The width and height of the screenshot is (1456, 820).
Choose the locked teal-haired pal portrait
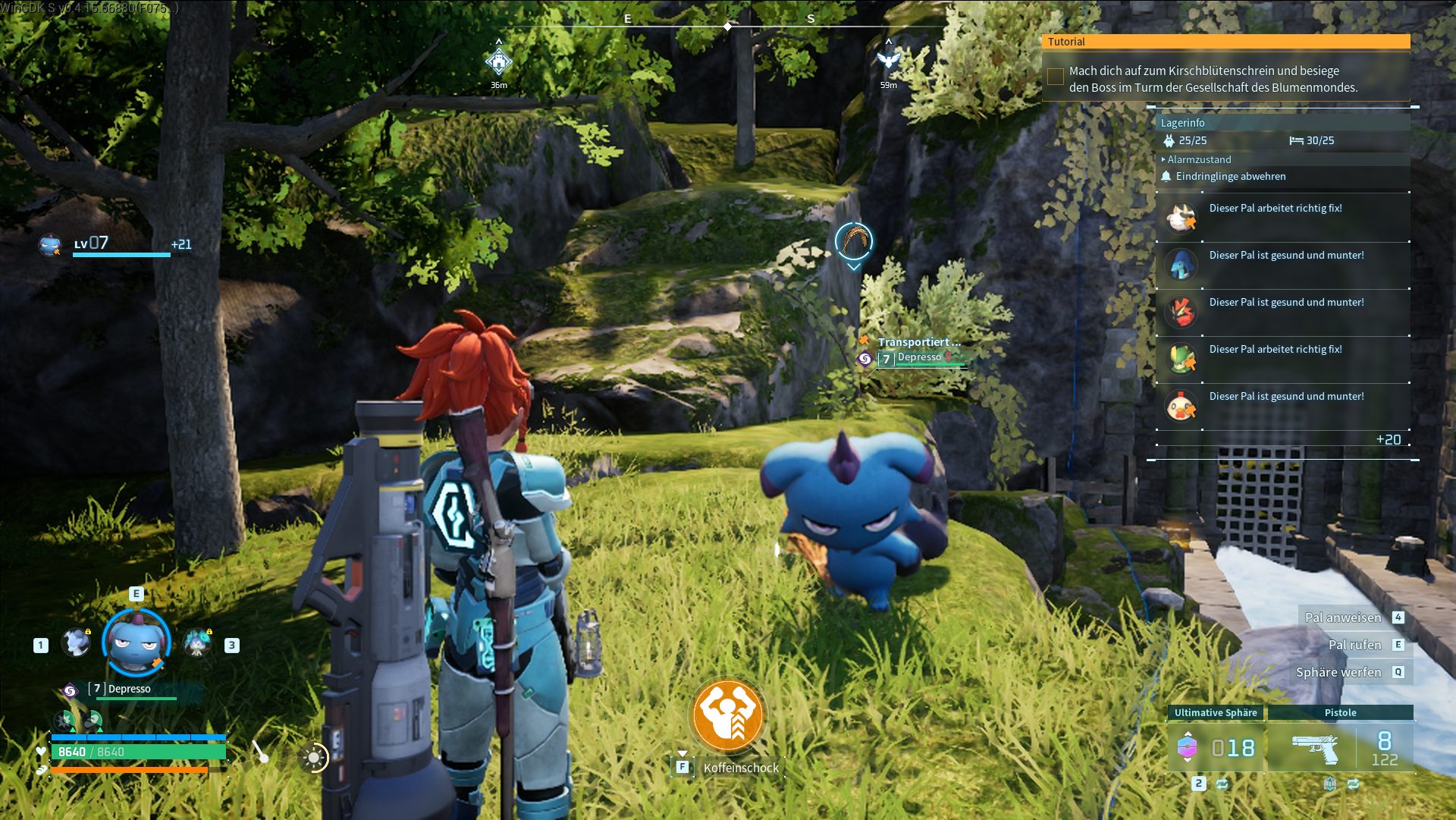pos(197,643)
